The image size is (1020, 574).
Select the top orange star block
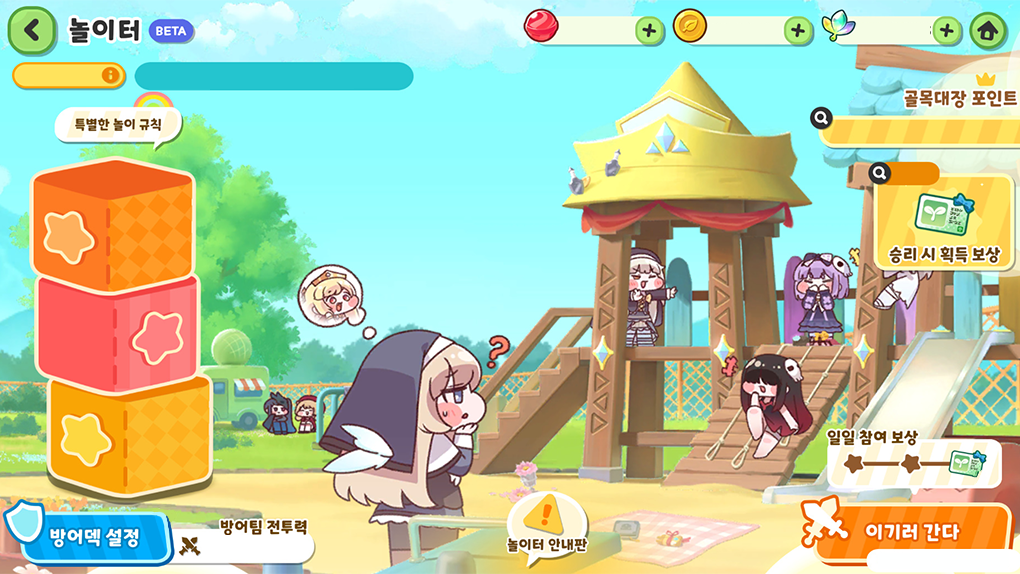pos(112,227)
